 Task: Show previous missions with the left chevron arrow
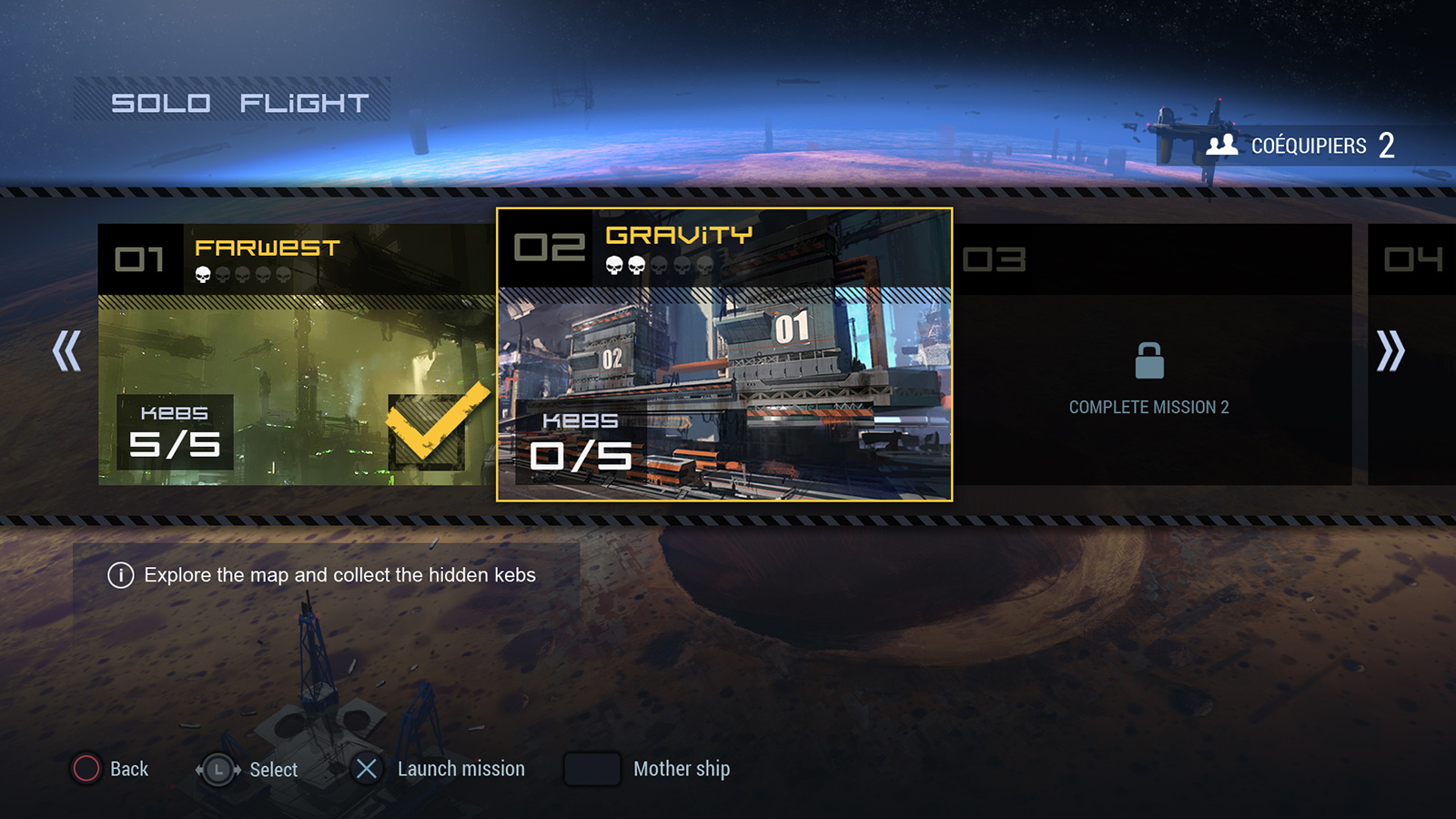coord(66,350)
